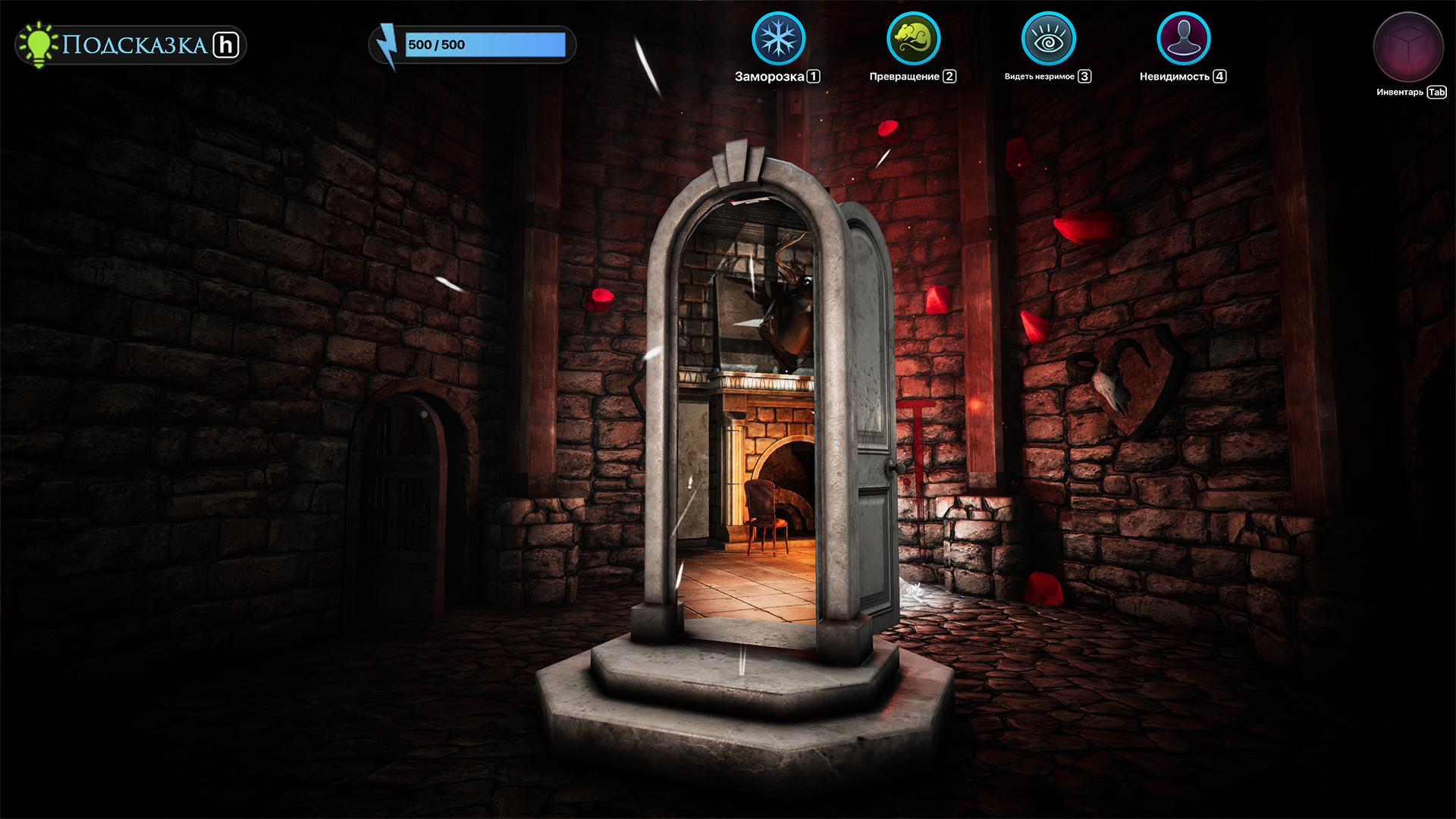Open the Инвентарь cube icon
Screen dimensions: 1456x819
1408,47
